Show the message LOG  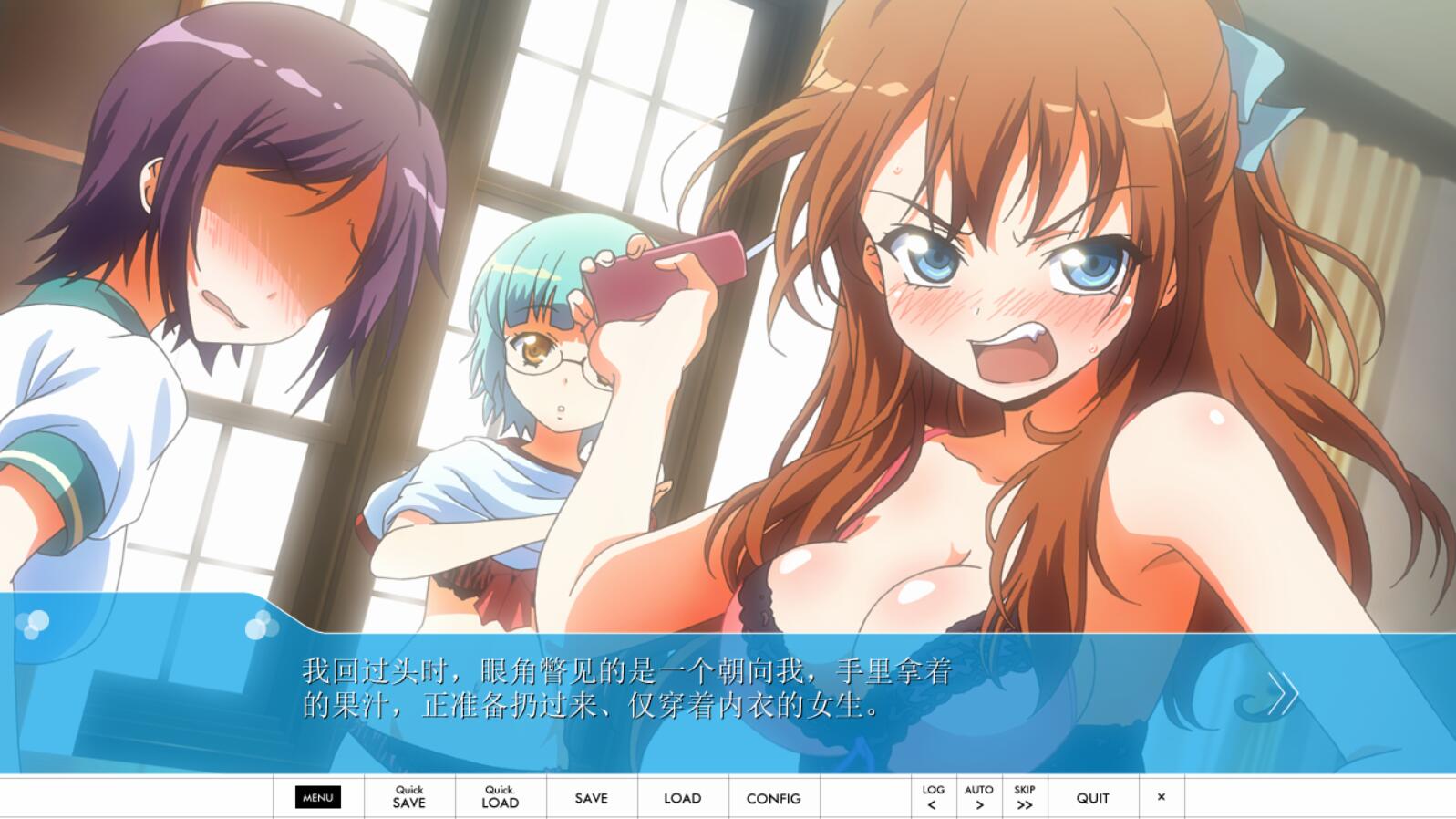click(x=933, y=797)
